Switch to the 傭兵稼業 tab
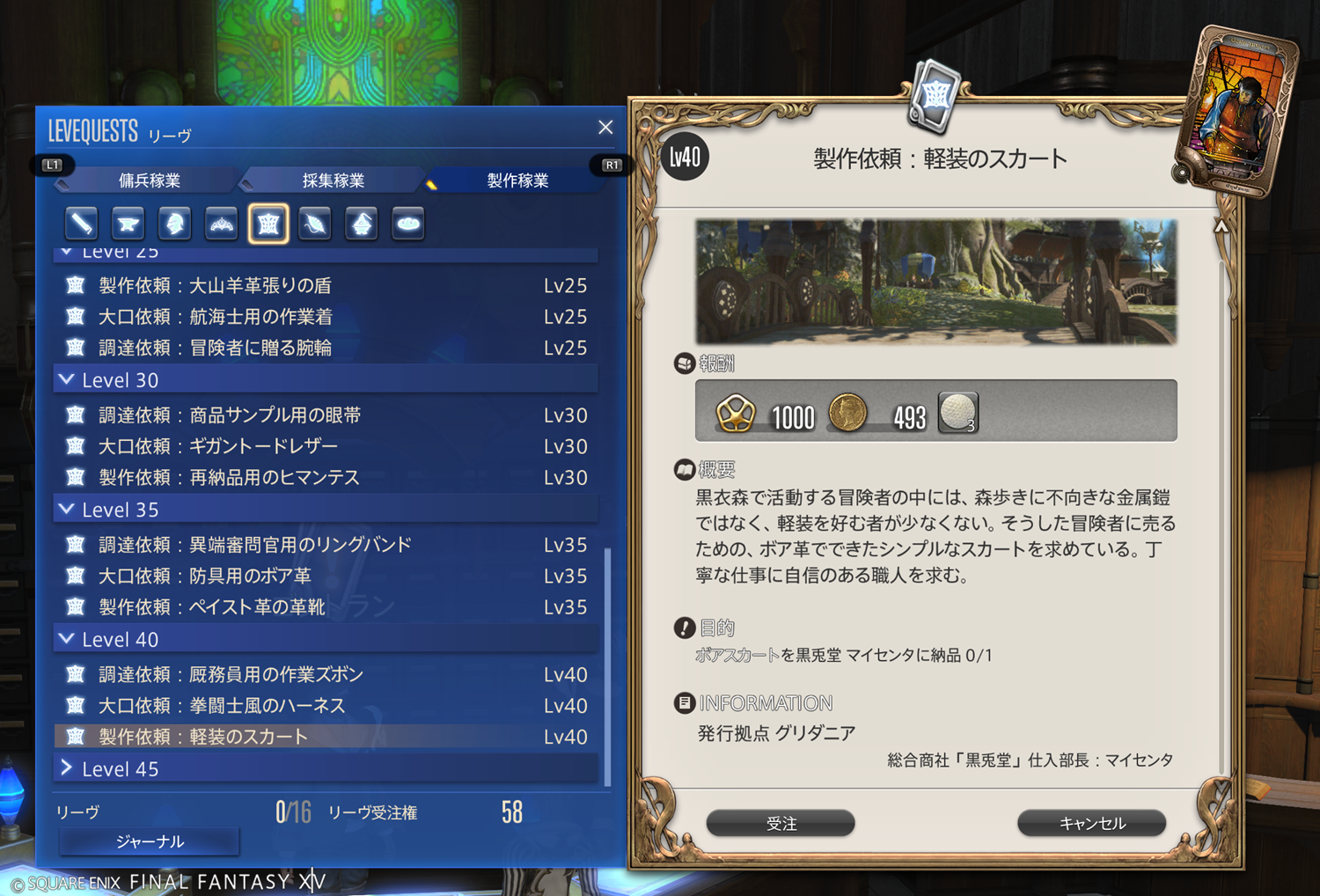Image resolution: width=1320 pixels, height=896 pixels. click(x=150, y=180)
